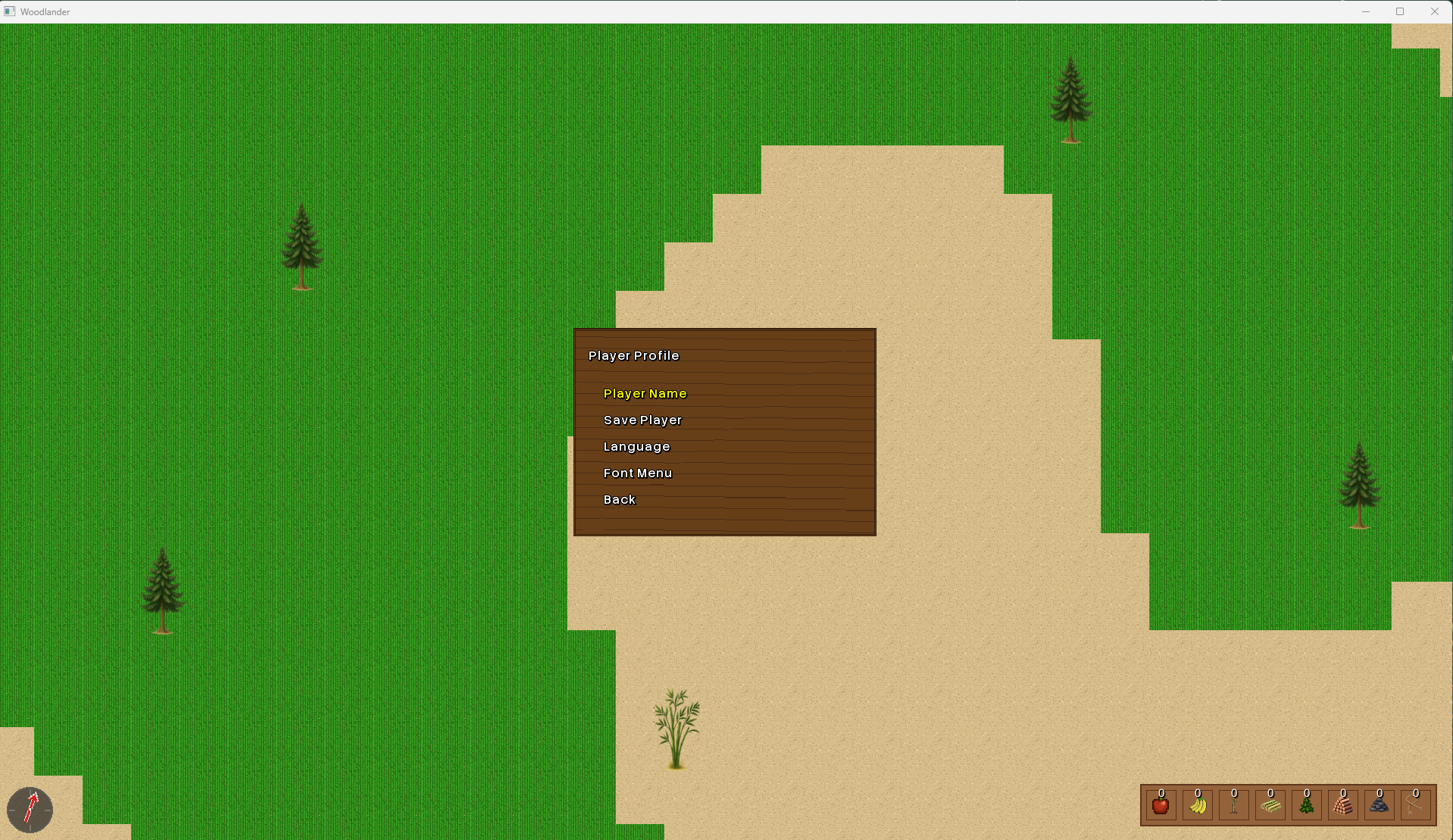Click the Woodlander icon in the title bar
Image resolution: width=1453 pixels, height=840 pixels.
9,11
